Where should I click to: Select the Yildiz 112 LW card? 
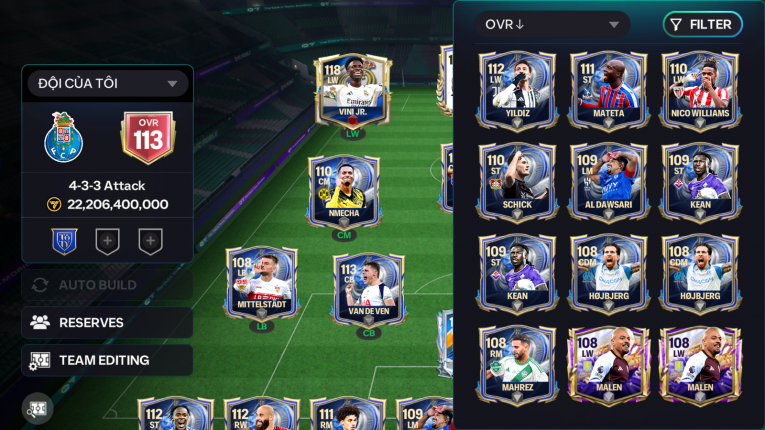(517, 90)
